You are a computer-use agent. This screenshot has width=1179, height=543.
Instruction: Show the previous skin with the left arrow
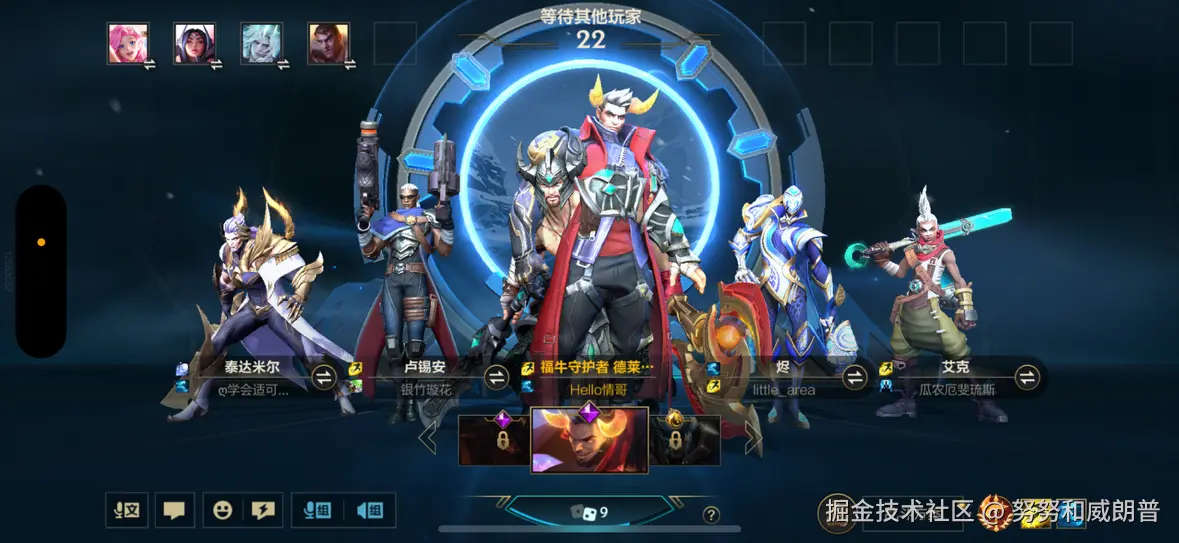428,438
